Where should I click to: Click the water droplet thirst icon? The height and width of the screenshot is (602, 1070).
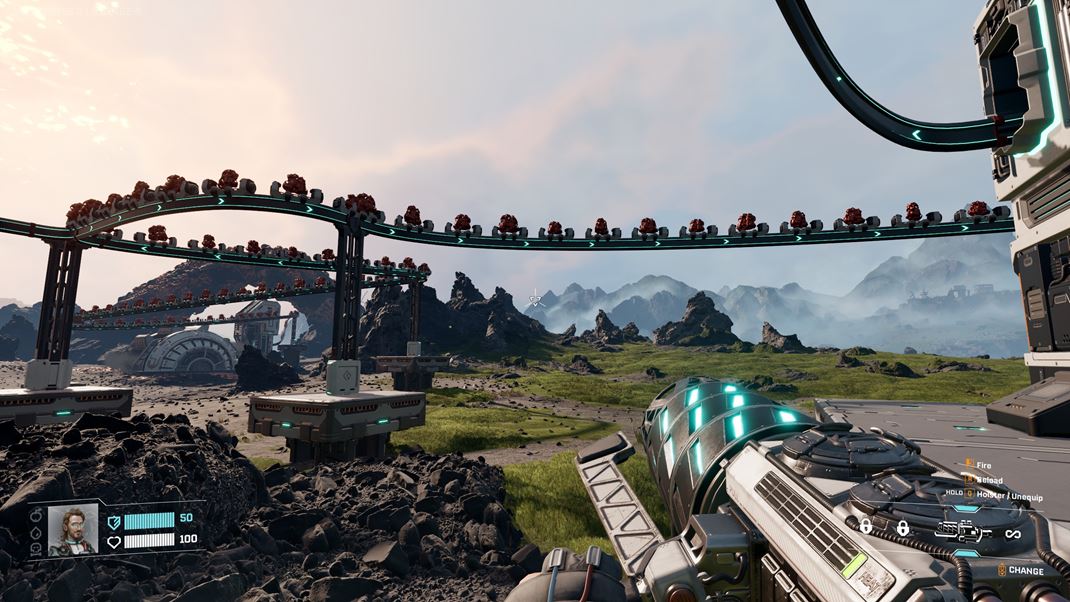tap(36, 532)
